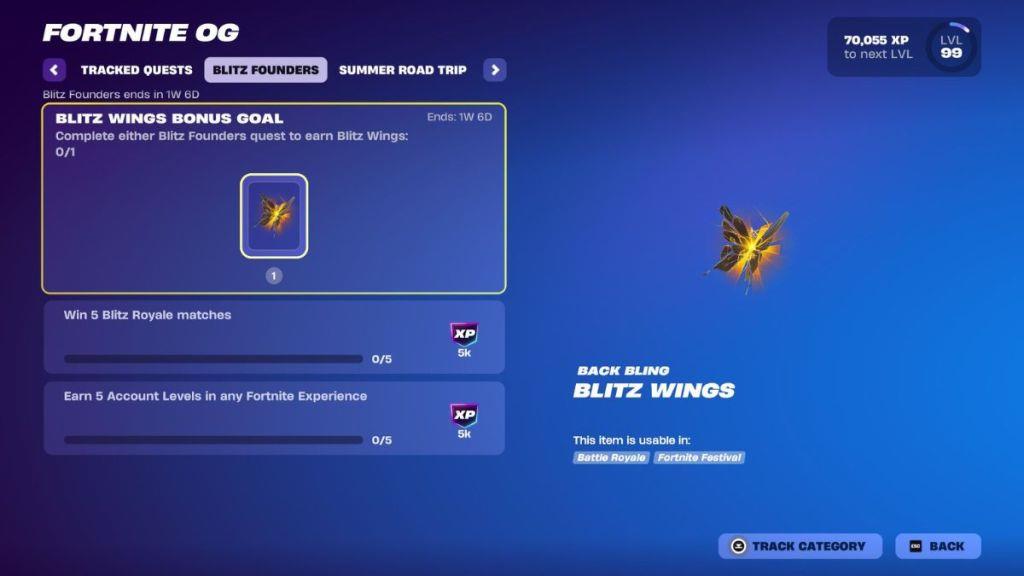Click the left arrow to scroll tabs back
This screenshot has width=1024, height=576.
tap(55, 70)
